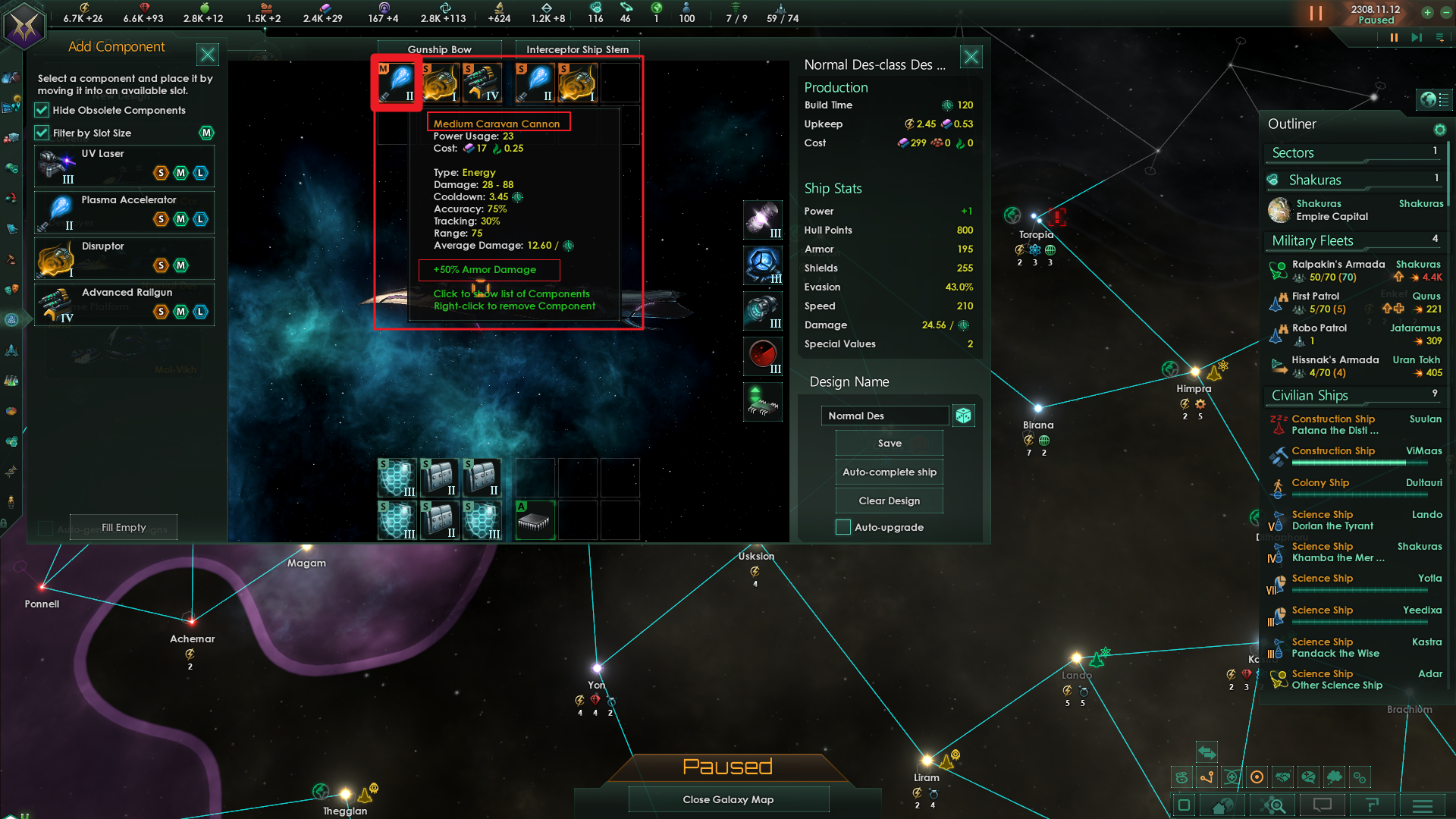Image resolution: width=1456 pixels, height=819 pixels.
Task: Close the Galaxy Map
Action: click(728, 800)
